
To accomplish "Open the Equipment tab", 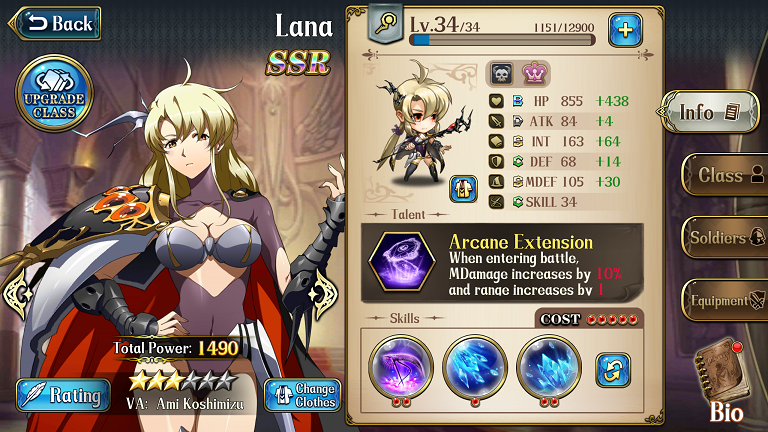I will click(x=724, y=300).
